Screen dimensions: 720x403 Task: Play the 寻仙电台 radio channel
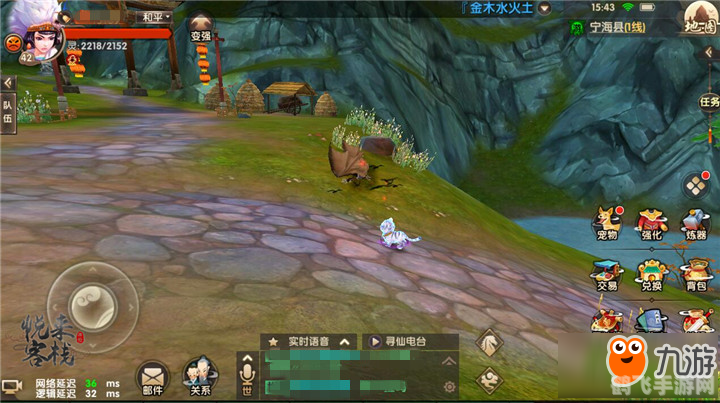click(400, 341)
